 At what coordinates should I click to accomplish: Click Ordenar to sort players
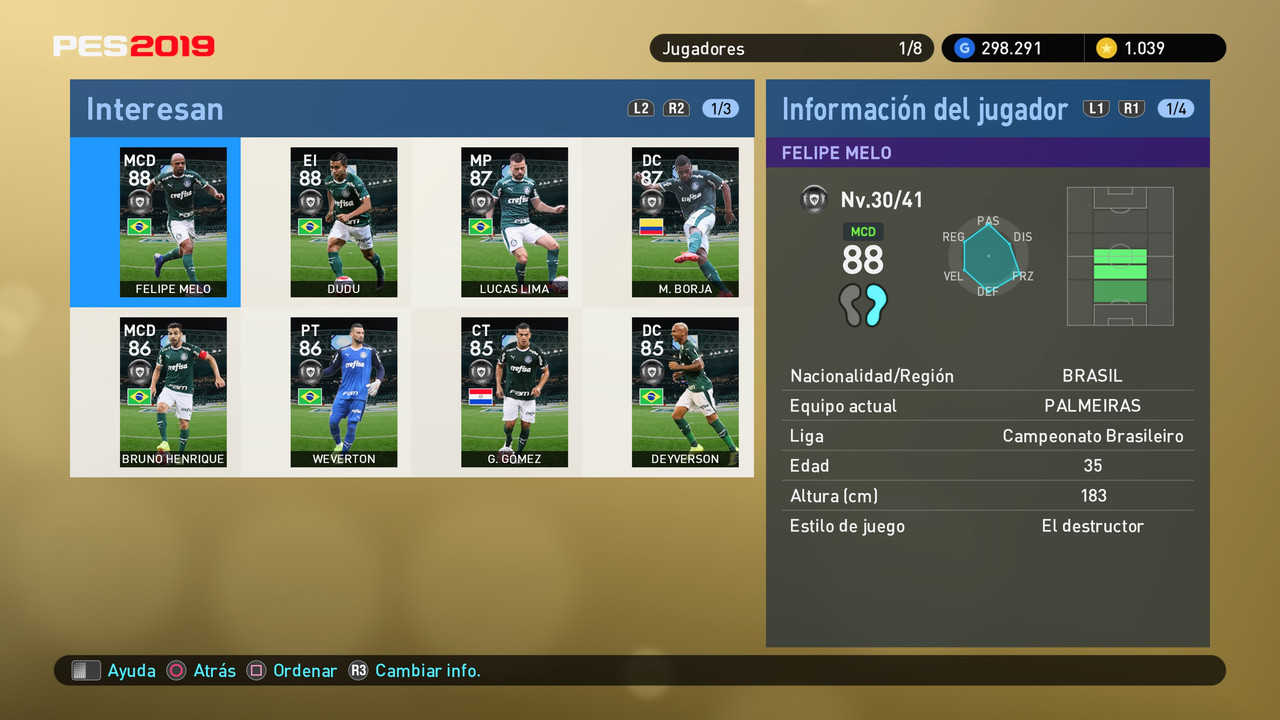[x=291, y=670]
